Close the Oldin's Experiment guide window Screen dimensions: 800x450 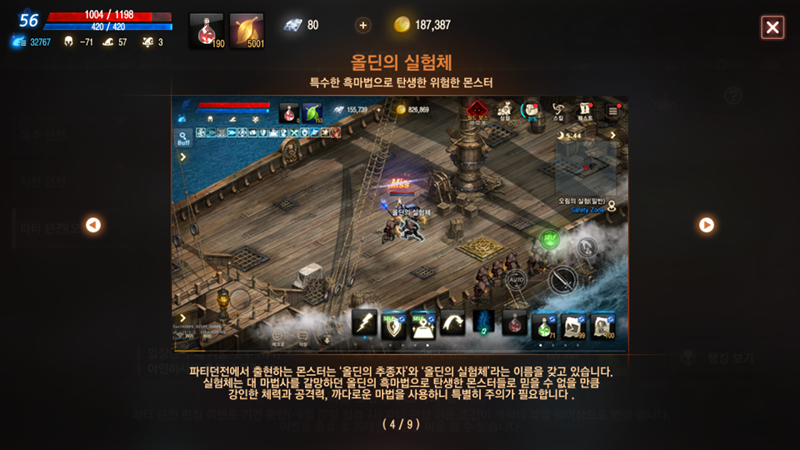[x=772, y=27]
